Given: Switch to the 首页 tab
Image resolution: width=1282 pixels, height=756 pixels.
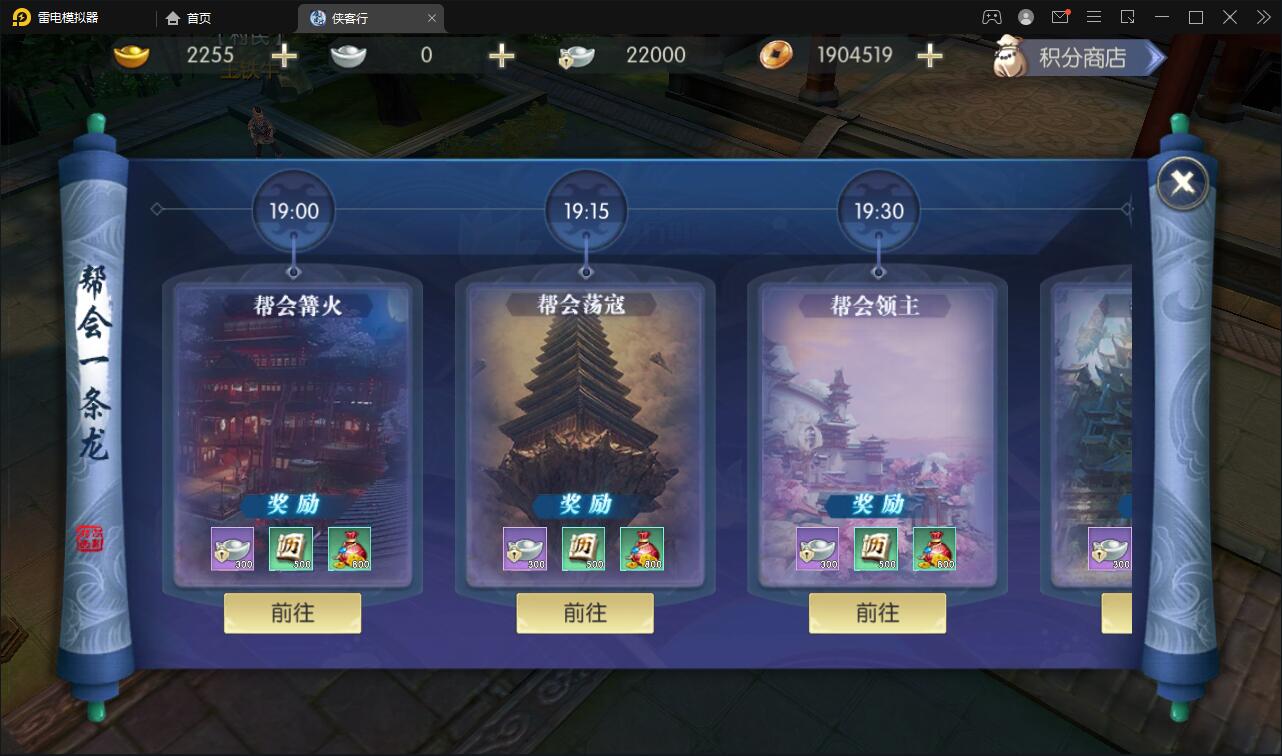Looking at the screenshot, I should [x=188, y=17].
